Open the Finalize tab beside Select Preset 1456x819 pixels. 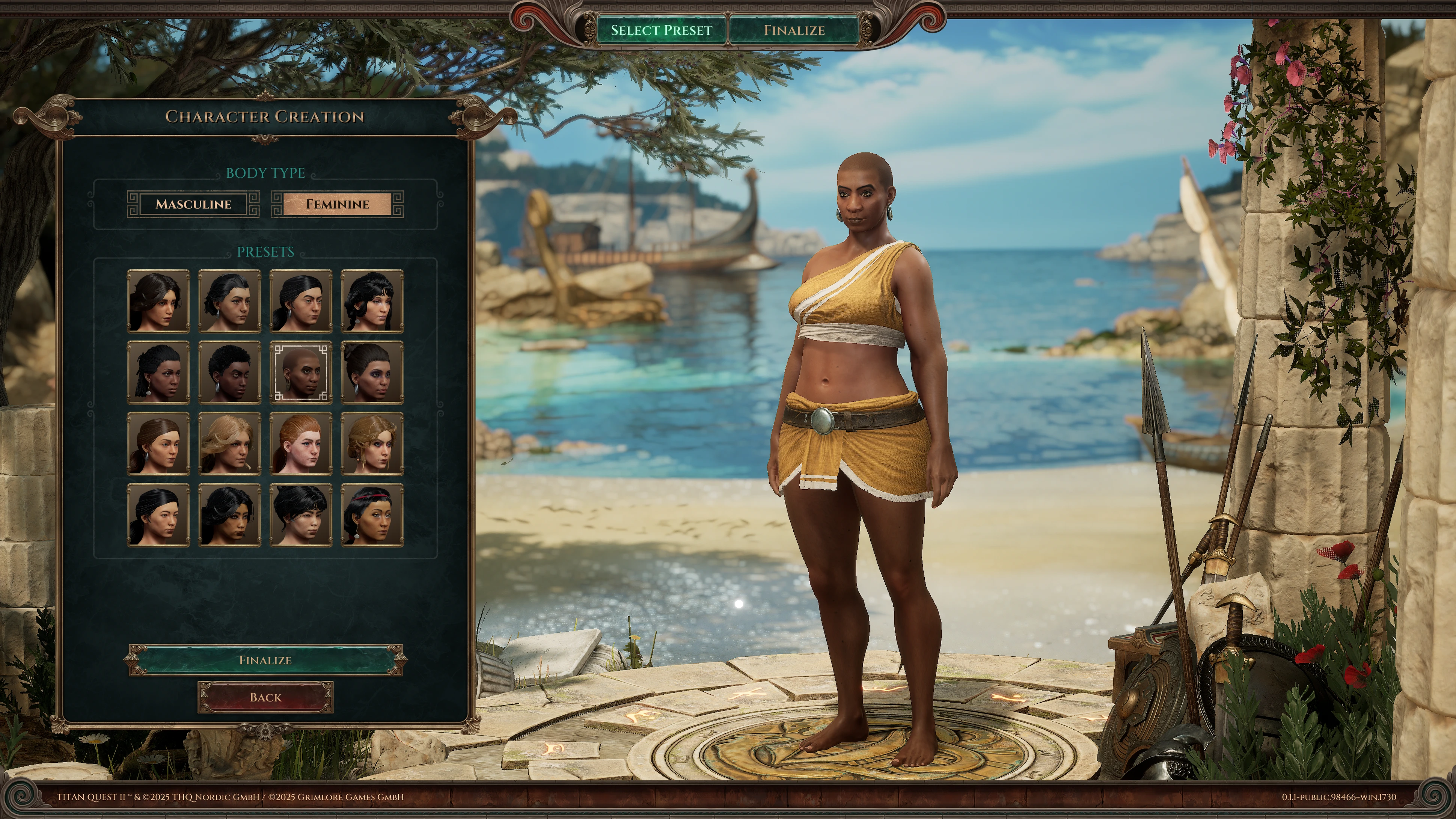(794, 30)
